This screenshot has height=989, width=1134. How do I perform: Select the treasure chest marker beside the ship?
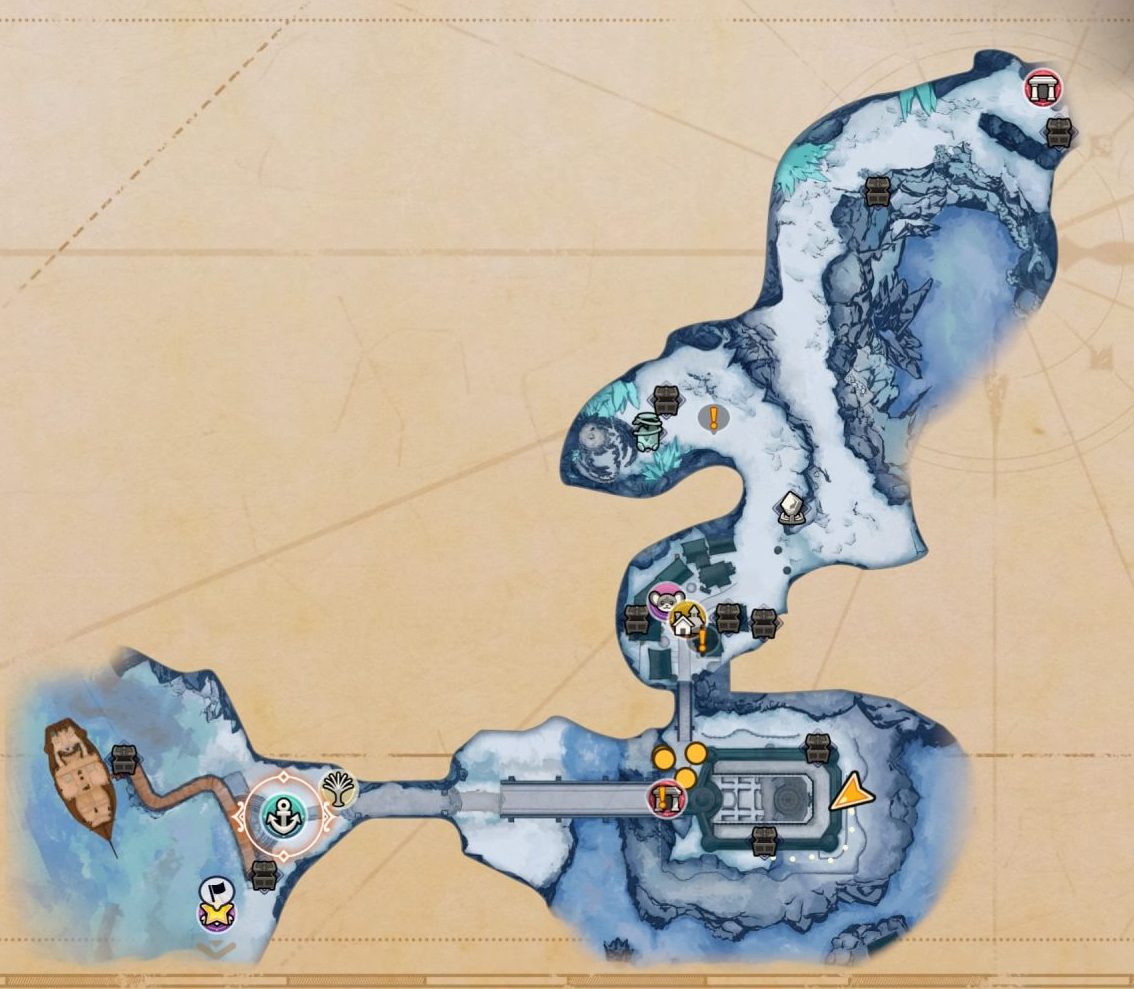click(x=123, y=759)
